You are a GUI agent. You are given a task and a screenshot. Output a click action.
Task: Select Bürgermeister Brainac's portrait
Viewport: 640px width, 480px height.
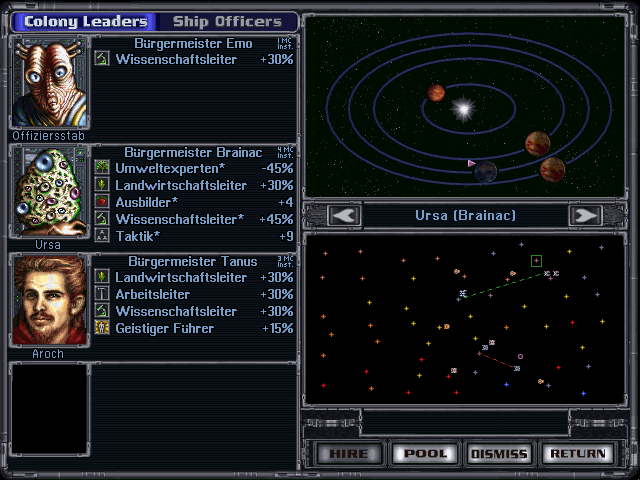(48, 191)
